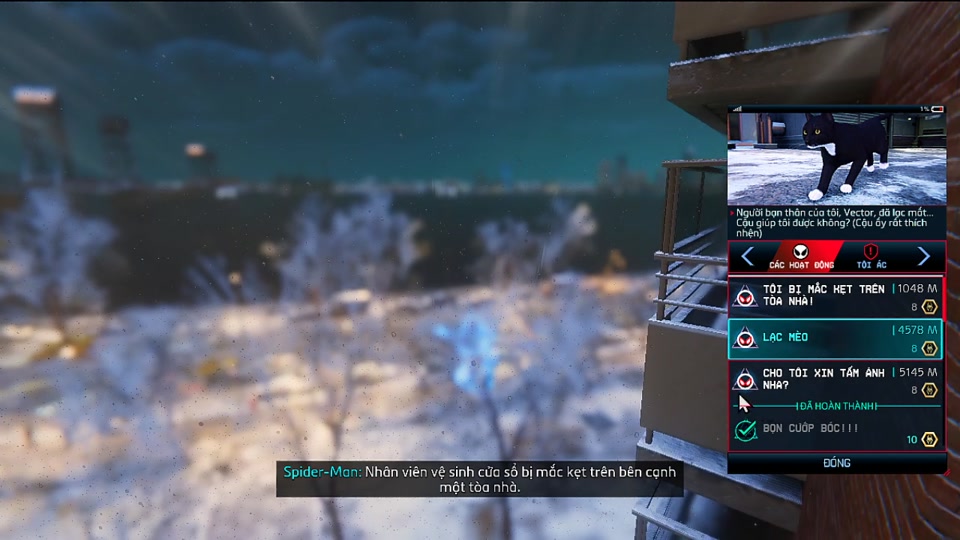Switch to the CÁC HOẠT ĐỘNG tab
960x540 pixels.
(801, 256)
